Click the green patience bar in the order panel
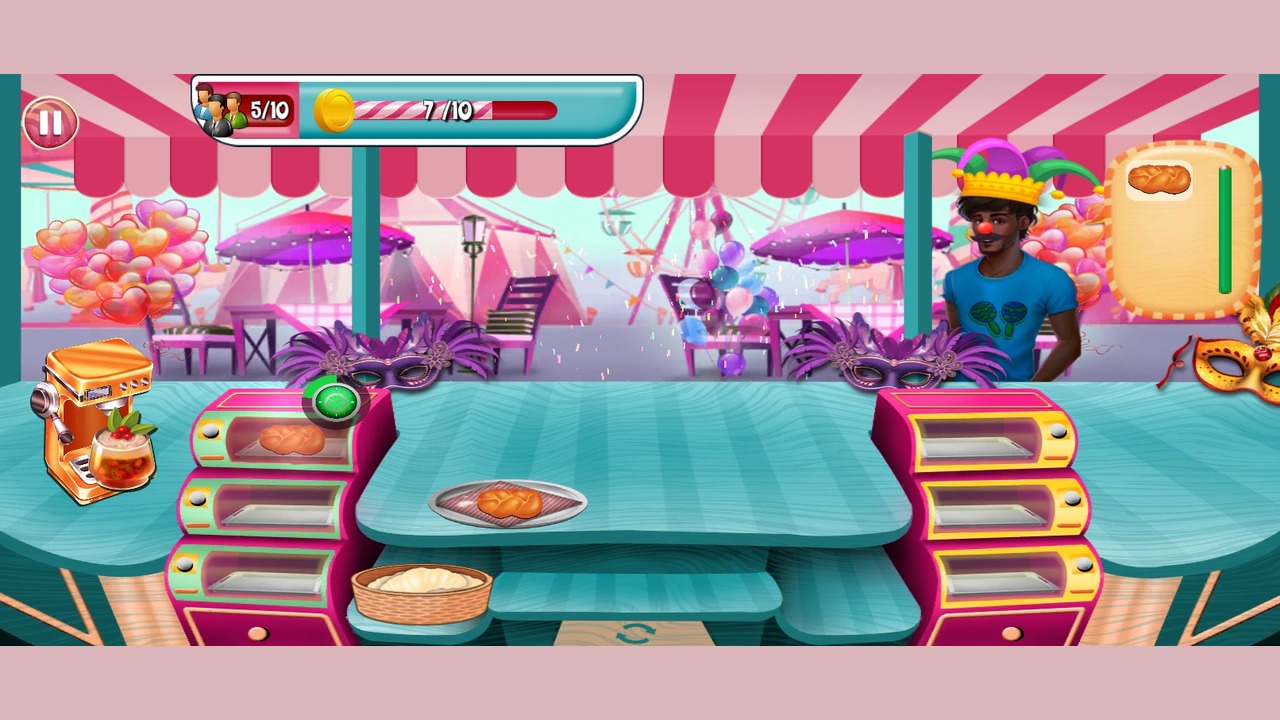The width and height of the screenshot is (1280, 720). (x=1222, y=230)
